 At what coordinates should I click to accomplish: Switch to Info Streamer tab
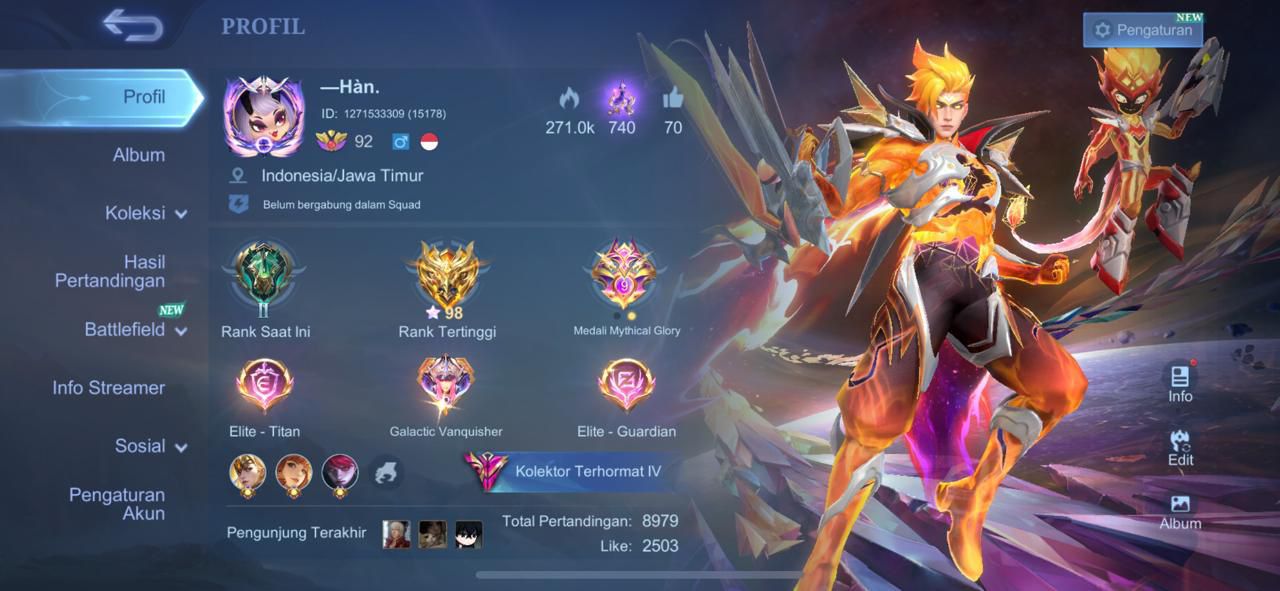tap(109, 388)
